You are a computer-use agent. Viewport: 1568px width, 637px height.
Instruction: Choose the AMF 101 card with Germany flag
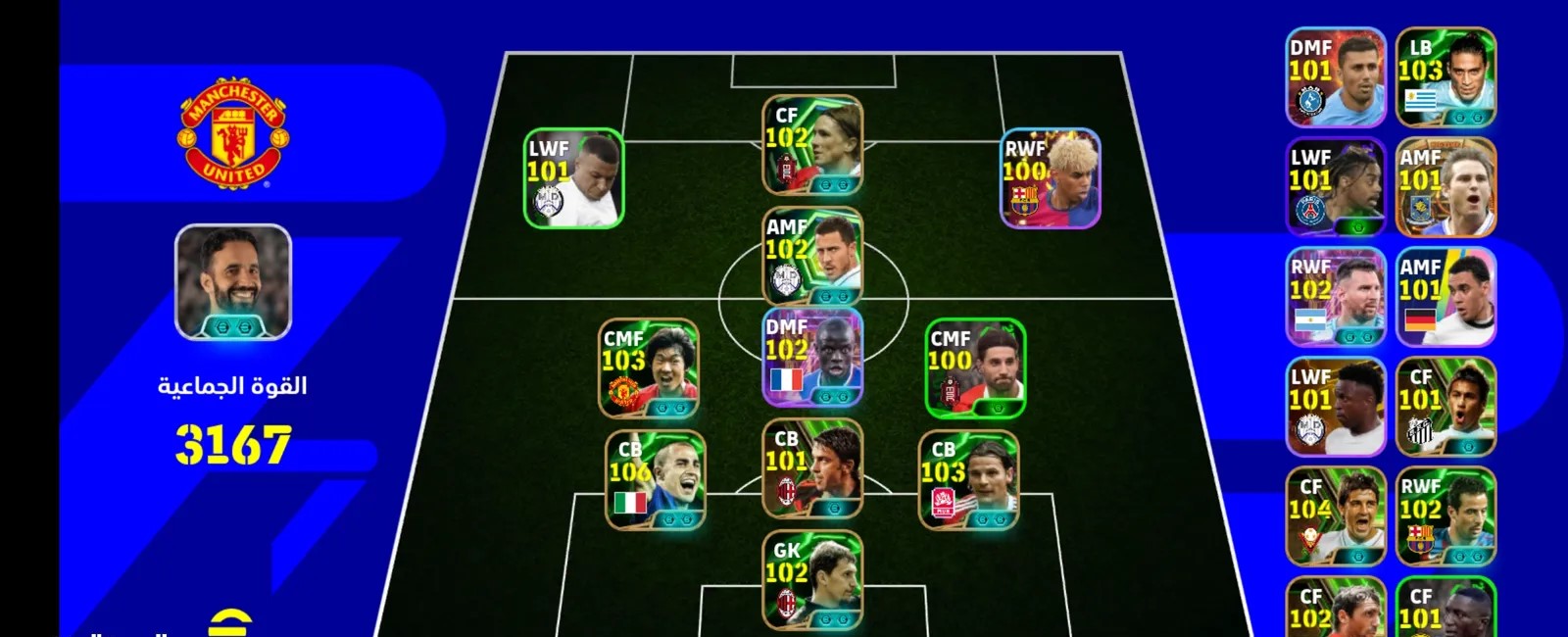(1445, 297)
